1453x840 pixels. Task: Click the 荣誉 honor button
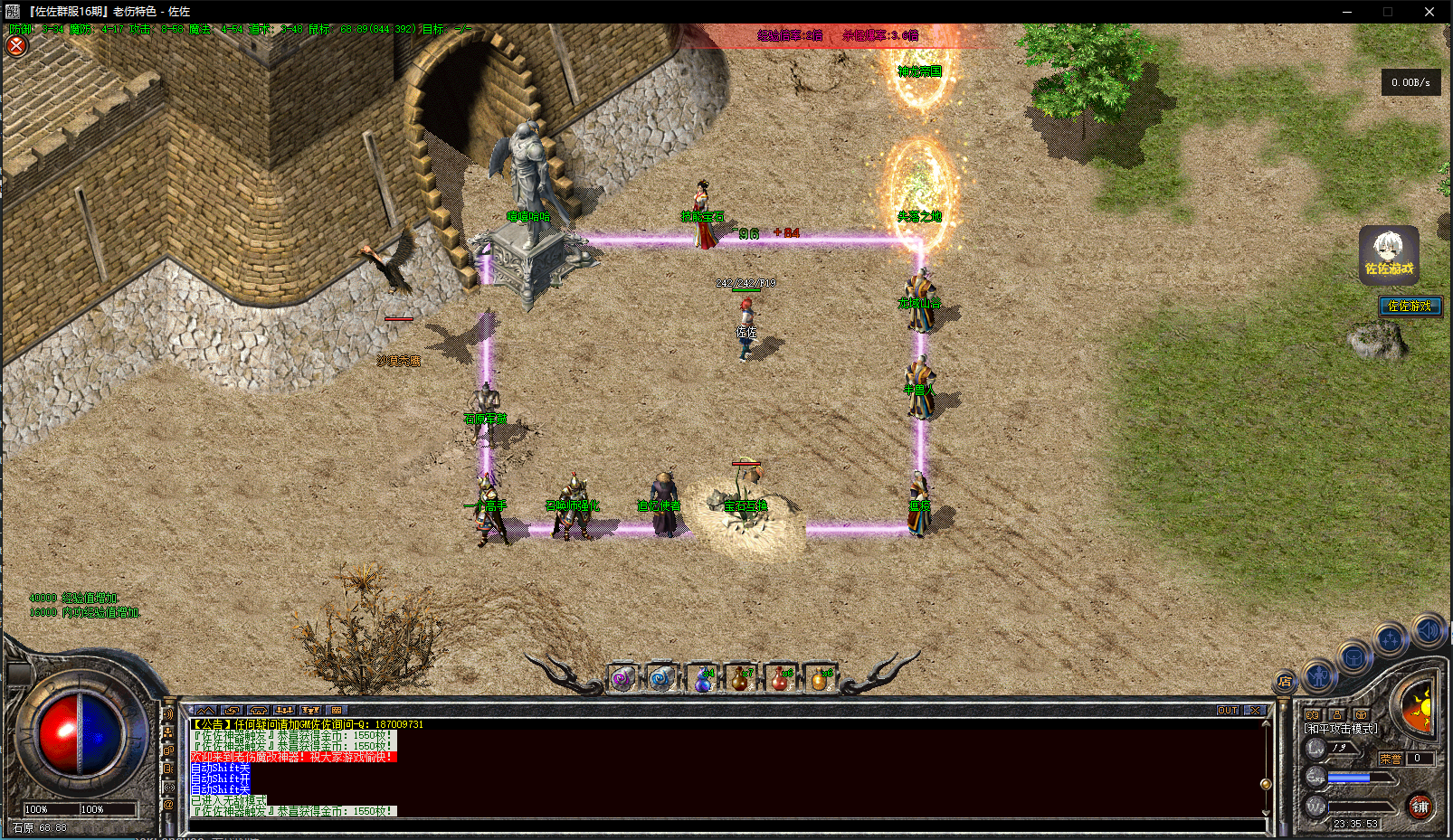pos(1391,759)
